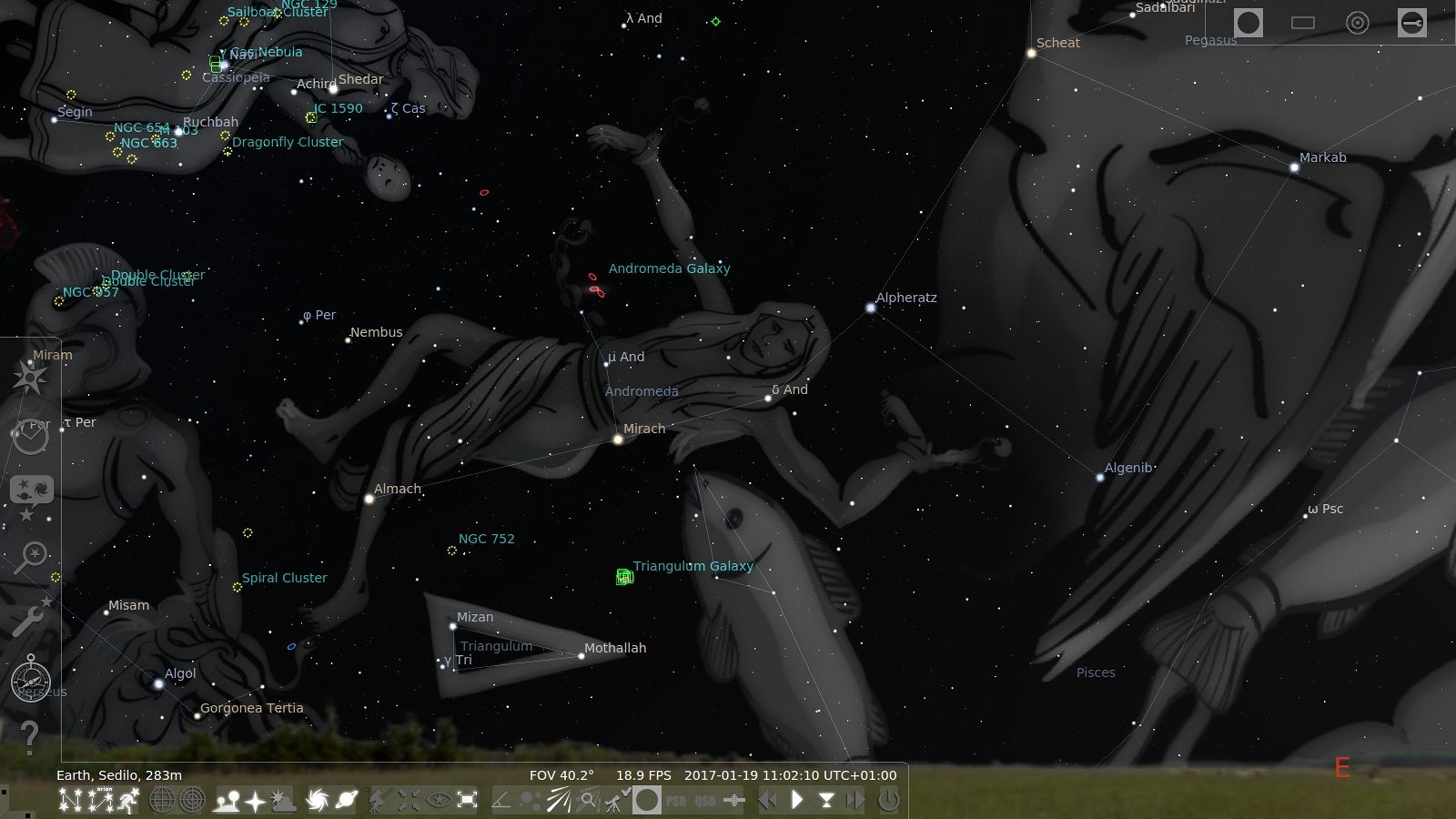The height and width of the screenshot is (819, 1456).
Task: Open the oculars wrench configuration button
Action: [1412, 23]
